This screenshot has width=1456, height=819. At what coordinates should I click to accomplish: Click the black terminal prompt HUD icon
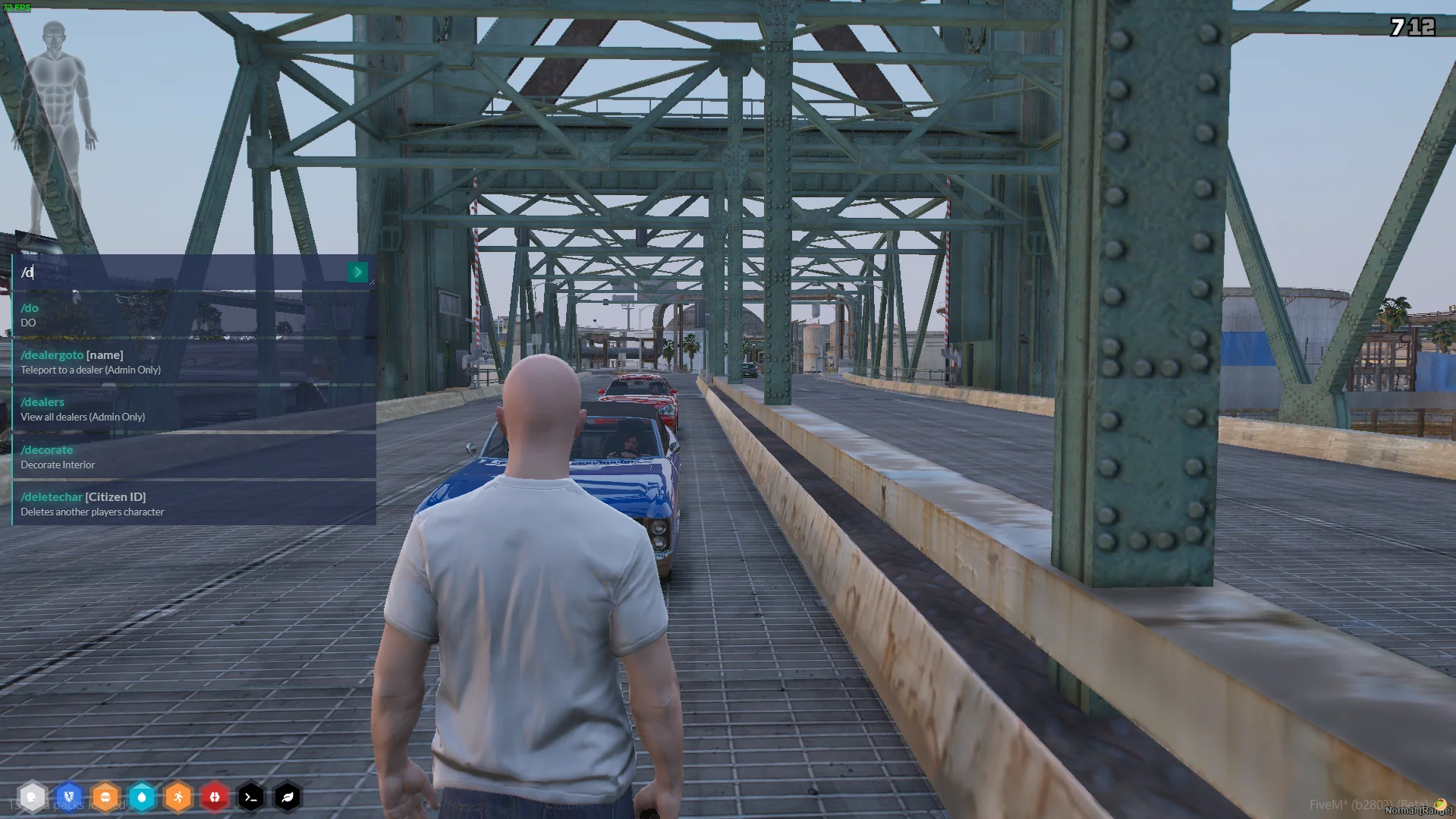(251, 797)
